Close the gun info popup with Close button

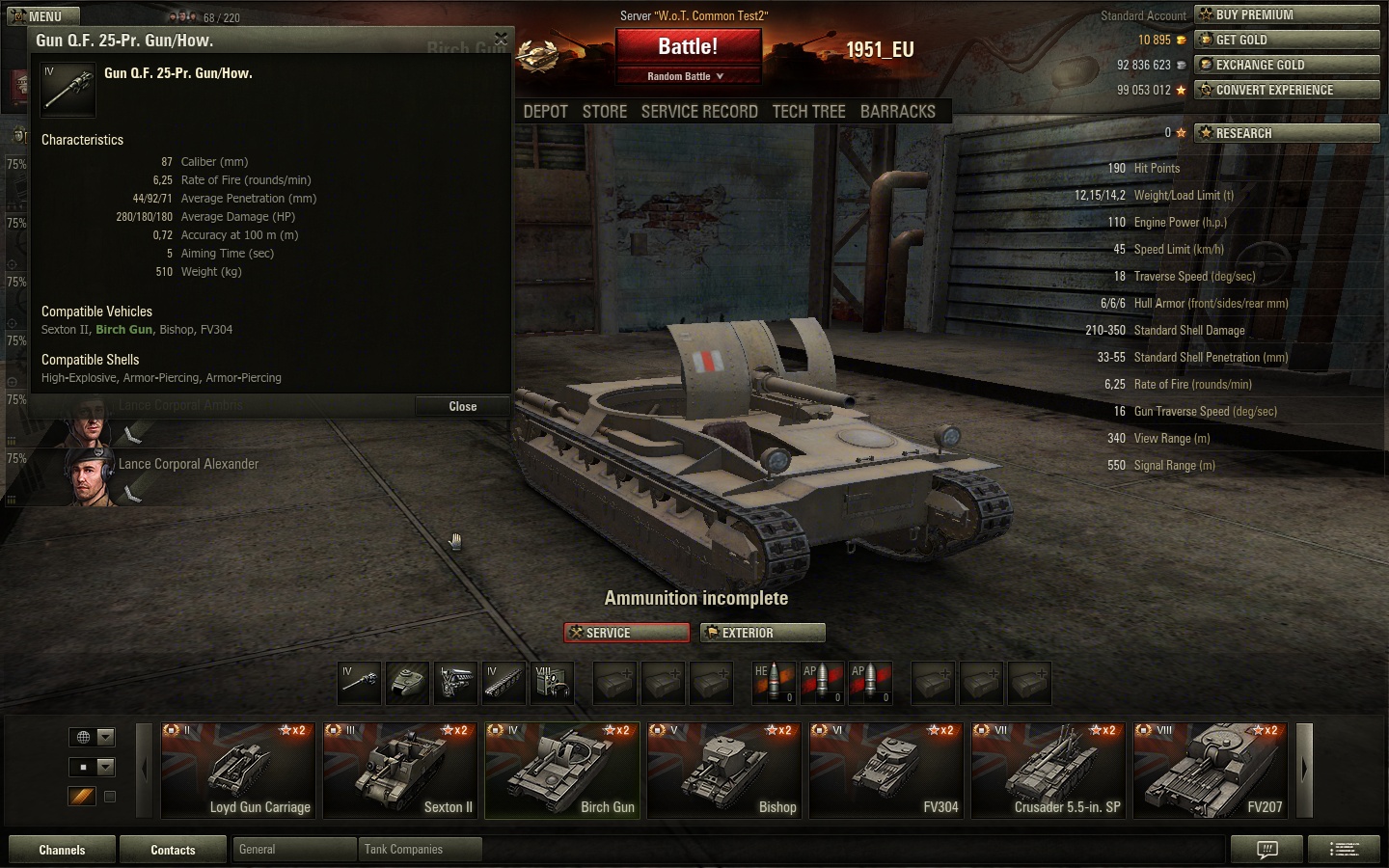[x=463, y=406]
